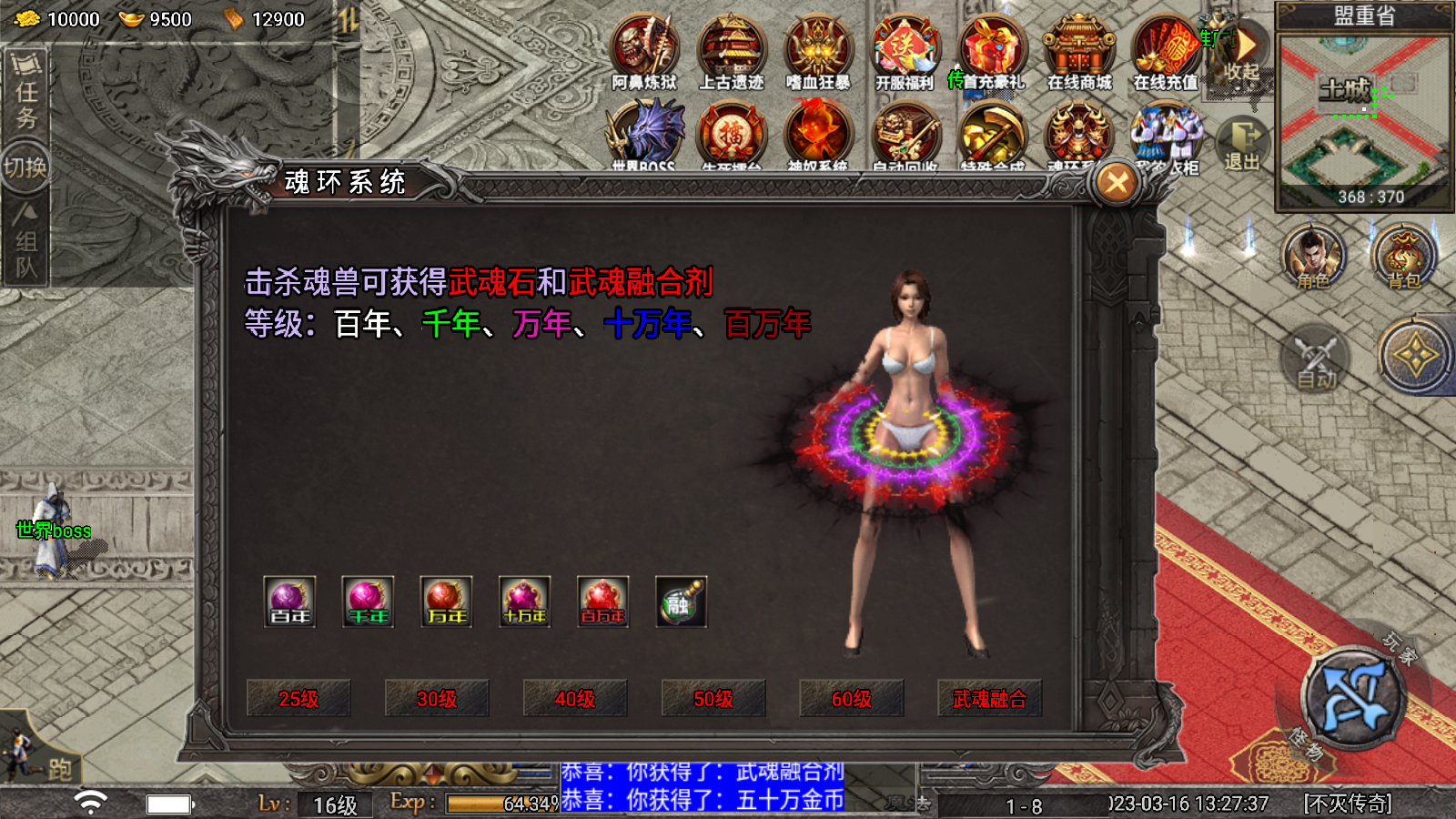Open the 角色 character sheet
The image size is (1456, 819).
tap(1313, 257)
